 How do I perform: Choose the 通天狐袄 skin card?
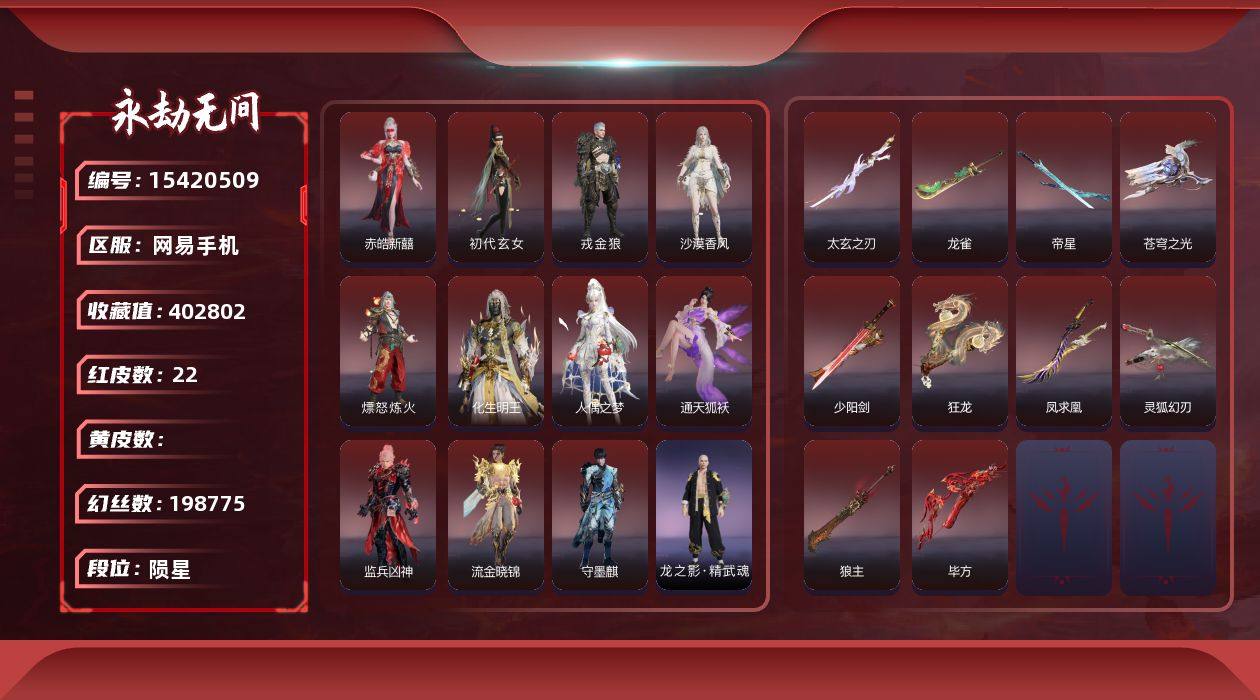(x=704, y=351)
